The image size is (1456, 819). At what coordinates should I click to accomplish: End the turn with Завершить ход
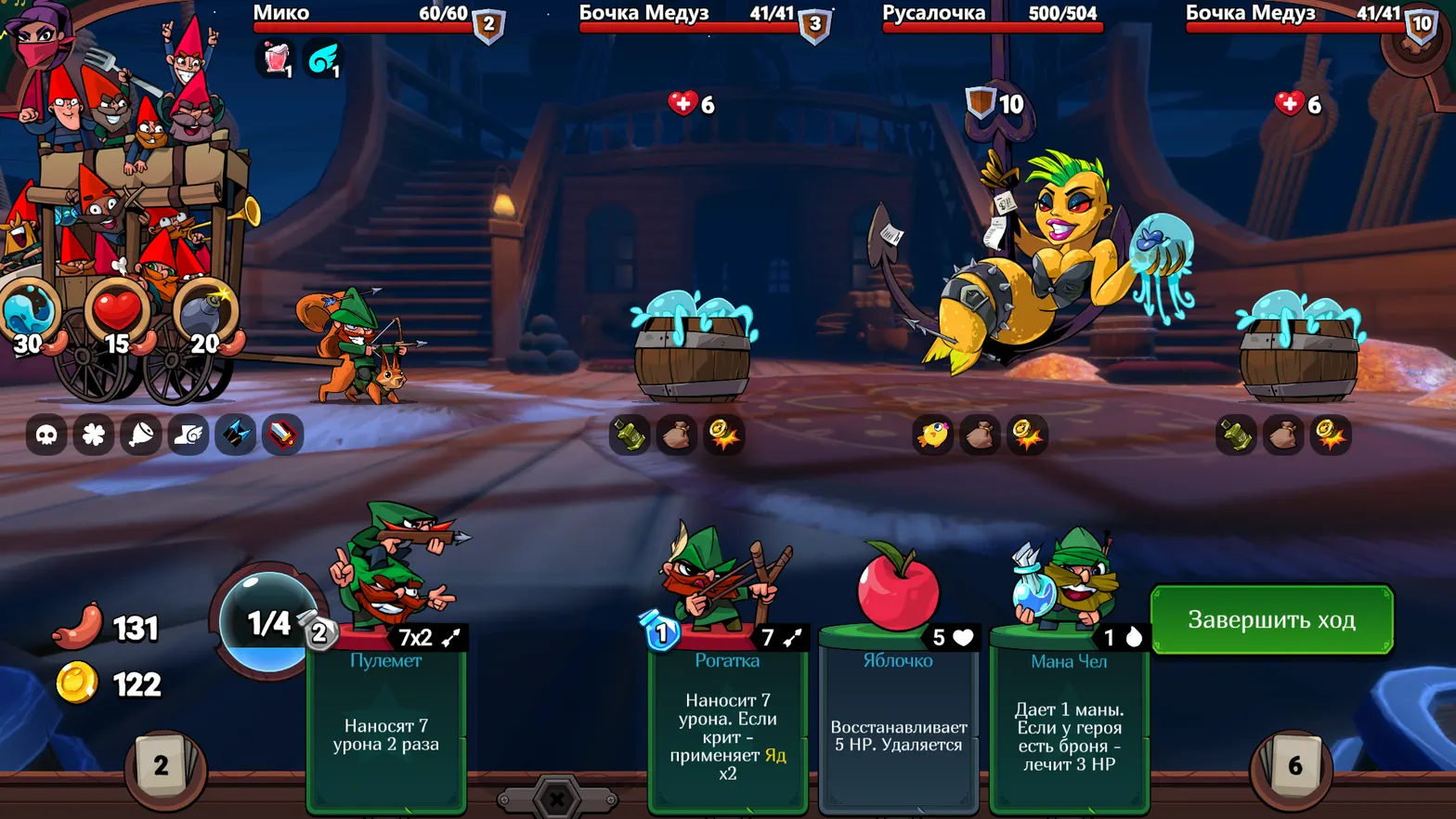coord(1271,619)
